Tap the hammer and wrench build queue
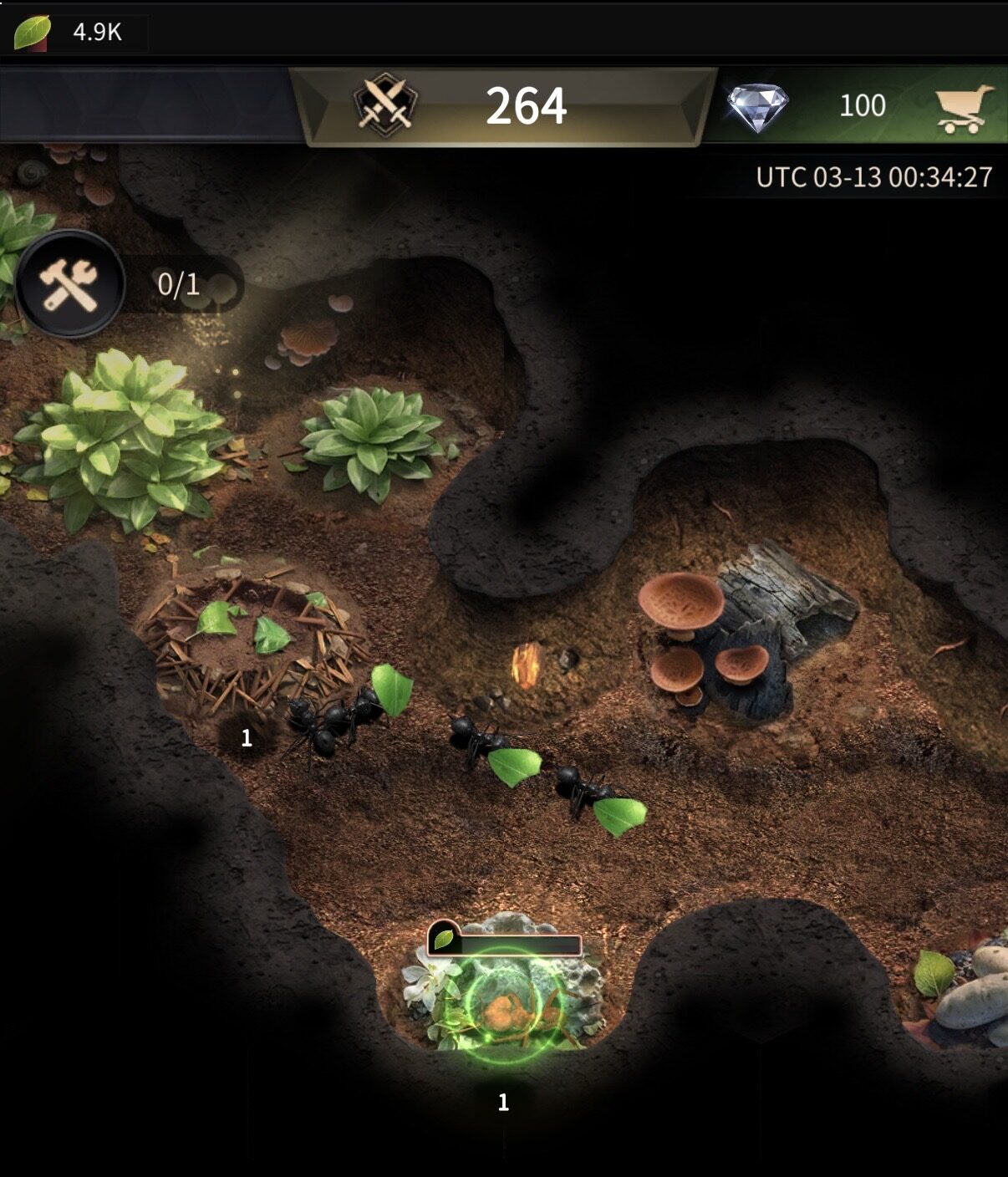Viewport: 1008px width, 1177px height. (71, 283)
